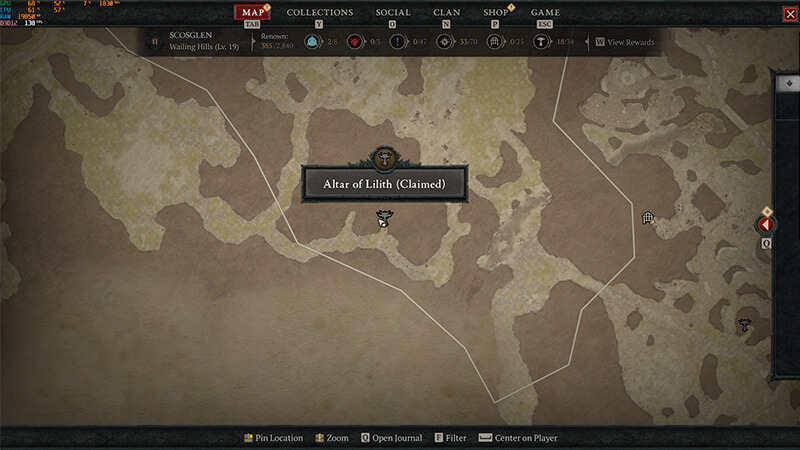This screenshot has height=450, width=800.
Task: Click the dungeons progress icon in renown bar
Action: click(x=491, y=42)
